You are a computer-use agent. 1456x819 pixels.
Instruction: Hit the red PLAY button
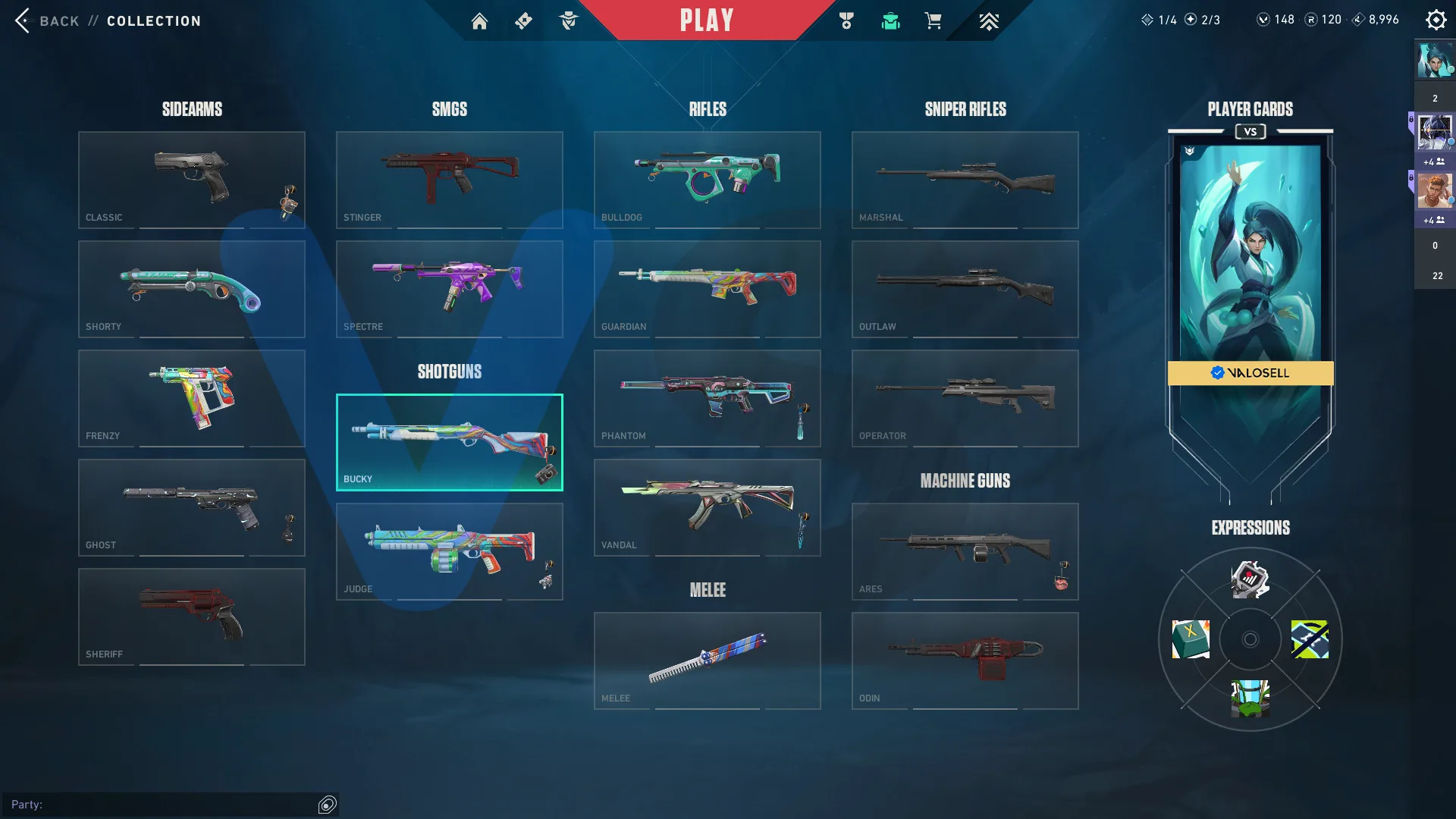706,20
